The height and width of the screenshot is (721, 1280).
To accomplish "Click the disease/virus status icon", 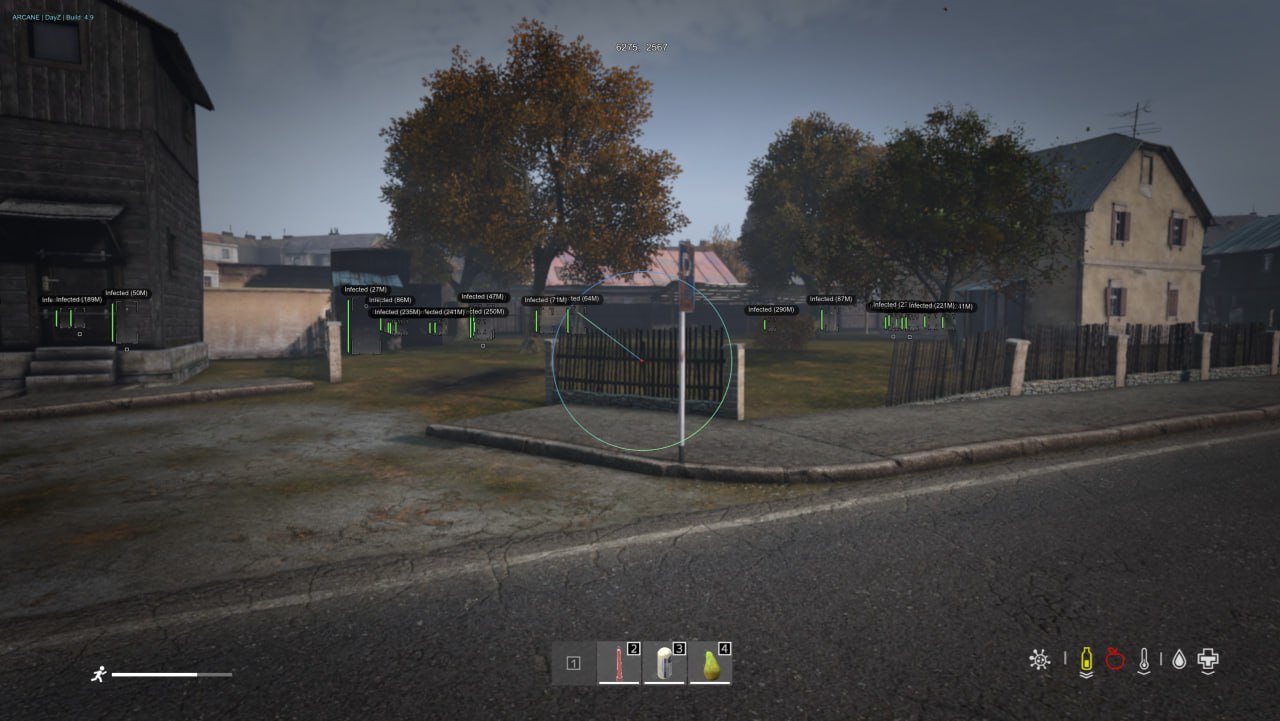I will coord(1039,659).
